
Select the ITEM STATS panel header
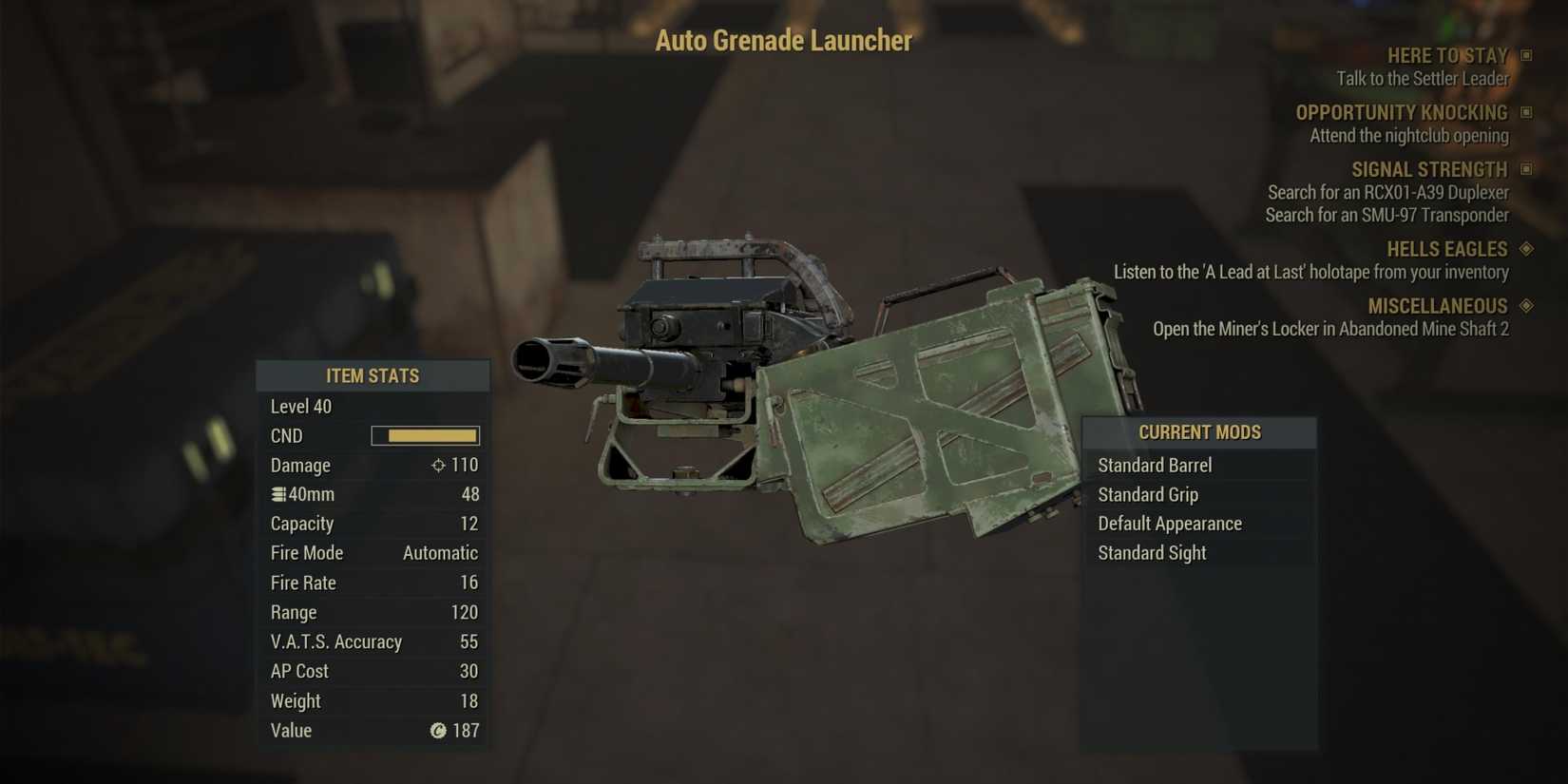tap(373, 375)
